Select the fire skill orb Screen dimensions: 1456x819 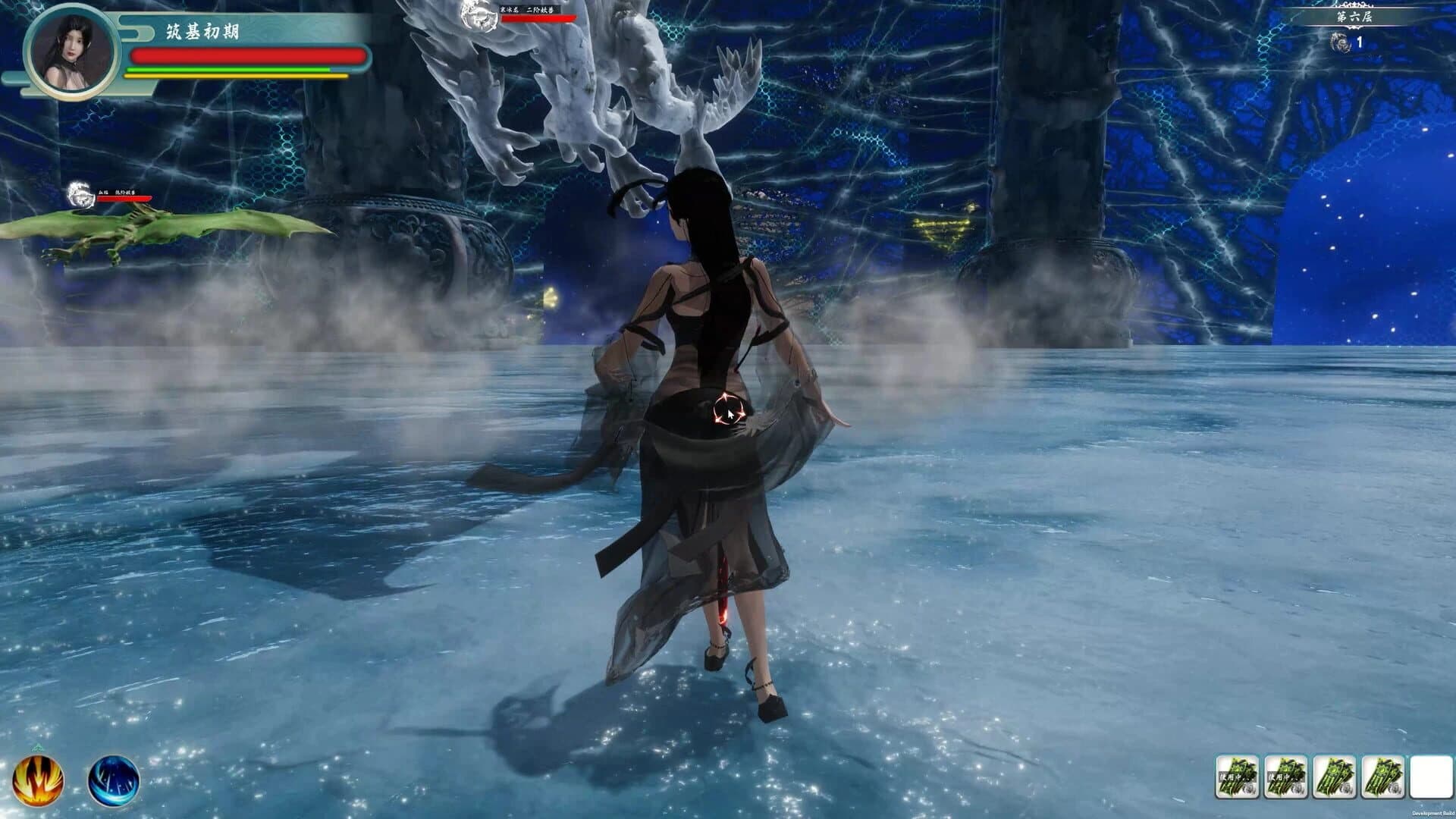point(39,779)
